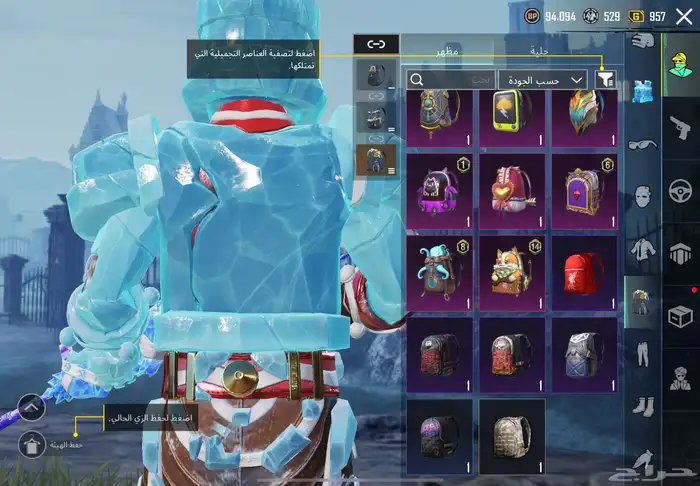This screenshot has width=700, height=486.
Task: Toggle the link chain button above backpack slots
Action: click(376, 43)
